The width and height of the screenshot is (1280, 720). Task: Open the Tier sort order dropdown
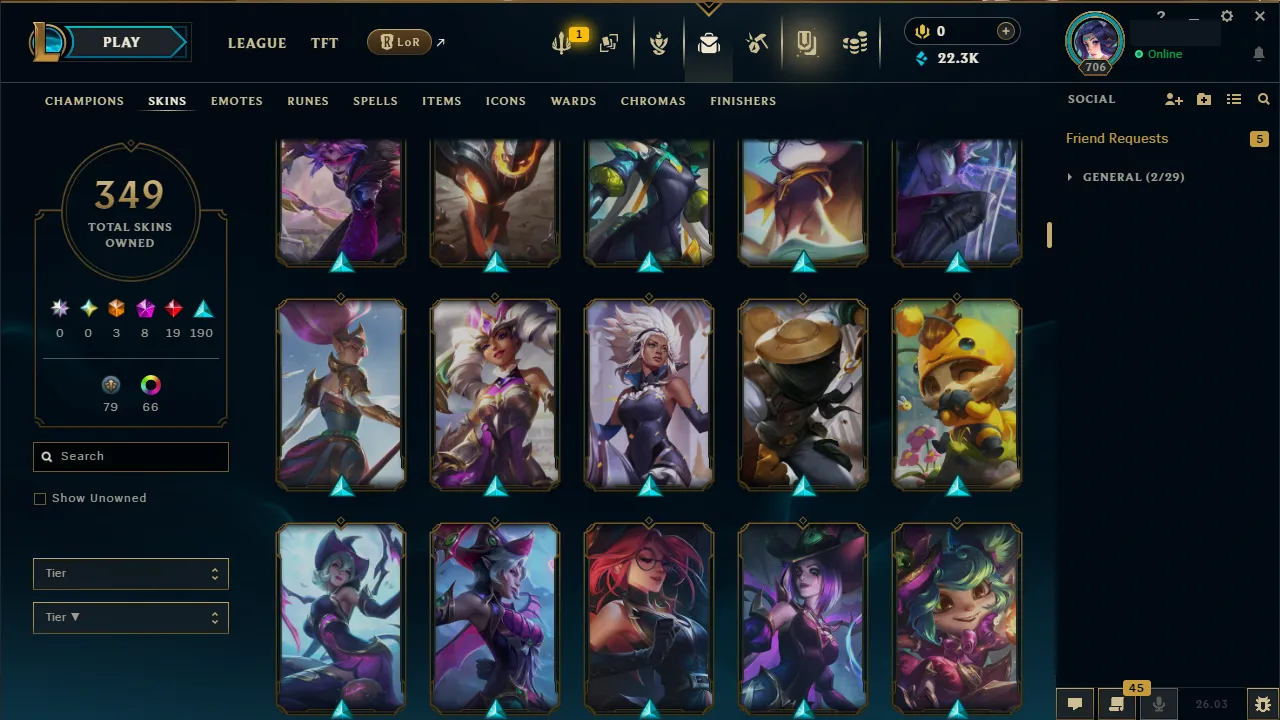[x=130, y=617]
